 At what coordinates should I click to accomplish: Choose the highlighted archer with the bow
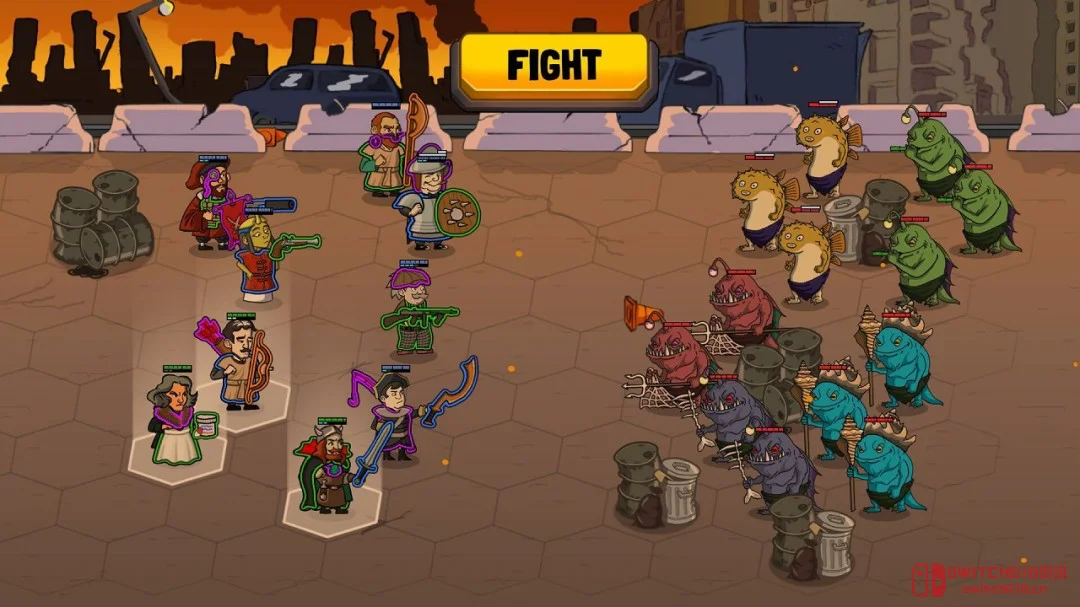pyautogui.click(x=240, y=364)
